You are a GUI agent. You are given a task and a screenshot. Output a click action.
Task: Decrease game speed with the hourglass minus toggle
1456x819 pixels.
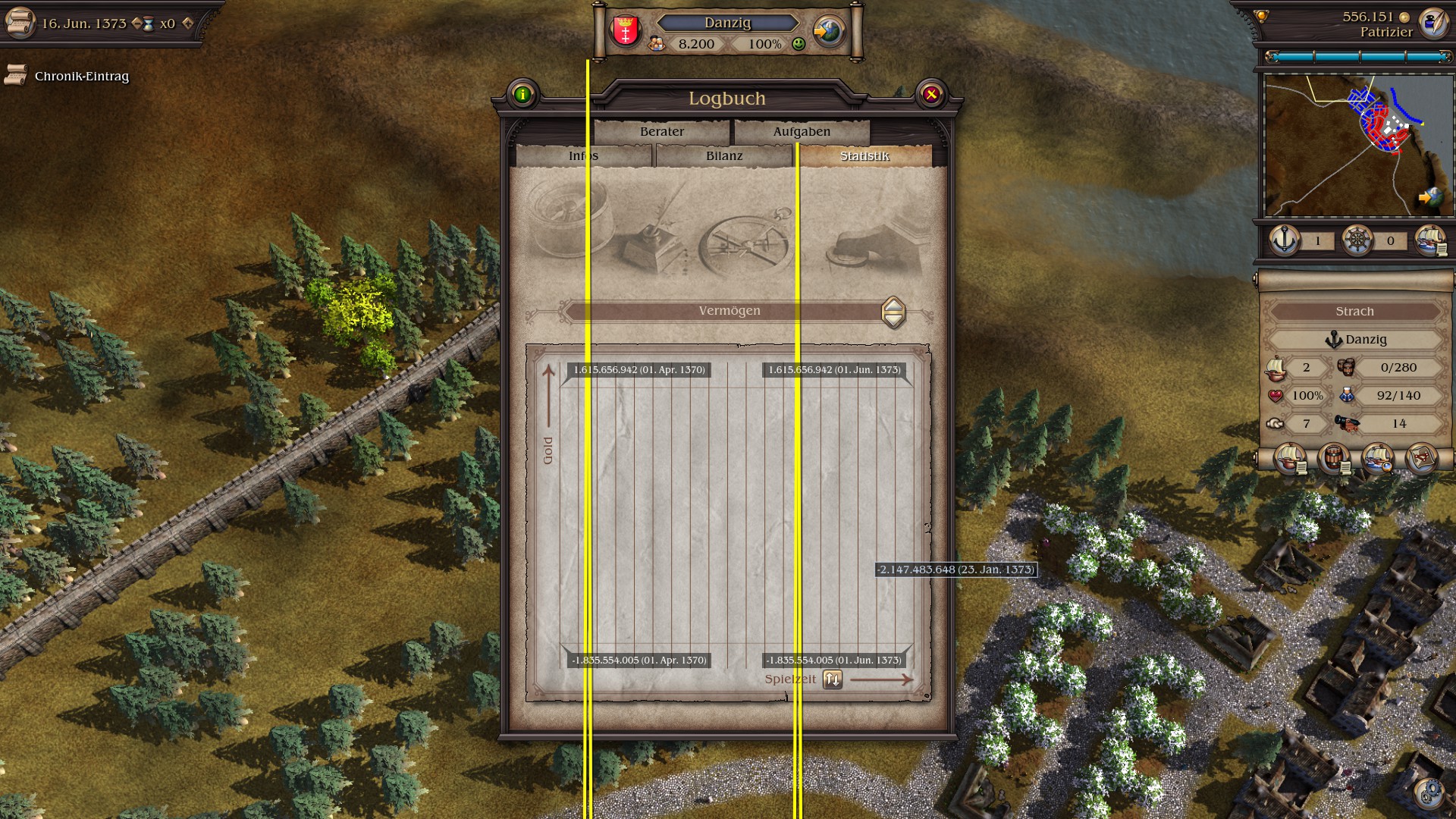tap(137, 23)
